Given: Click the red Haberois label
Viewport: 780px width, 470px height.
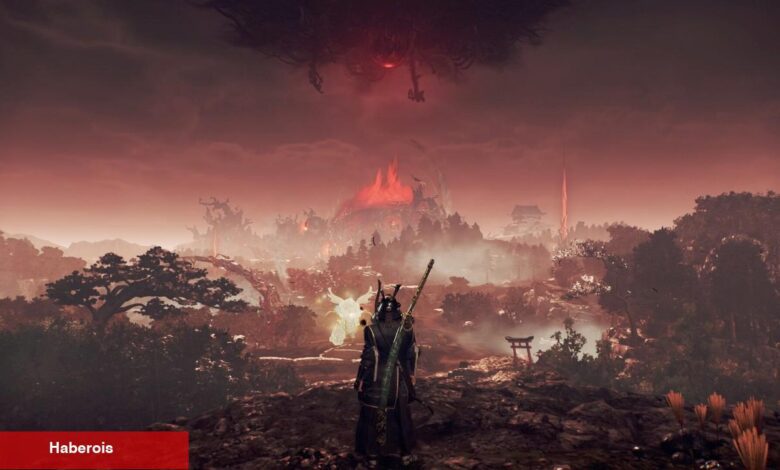Looking at the screenshot, I should [x=94, y=450].
